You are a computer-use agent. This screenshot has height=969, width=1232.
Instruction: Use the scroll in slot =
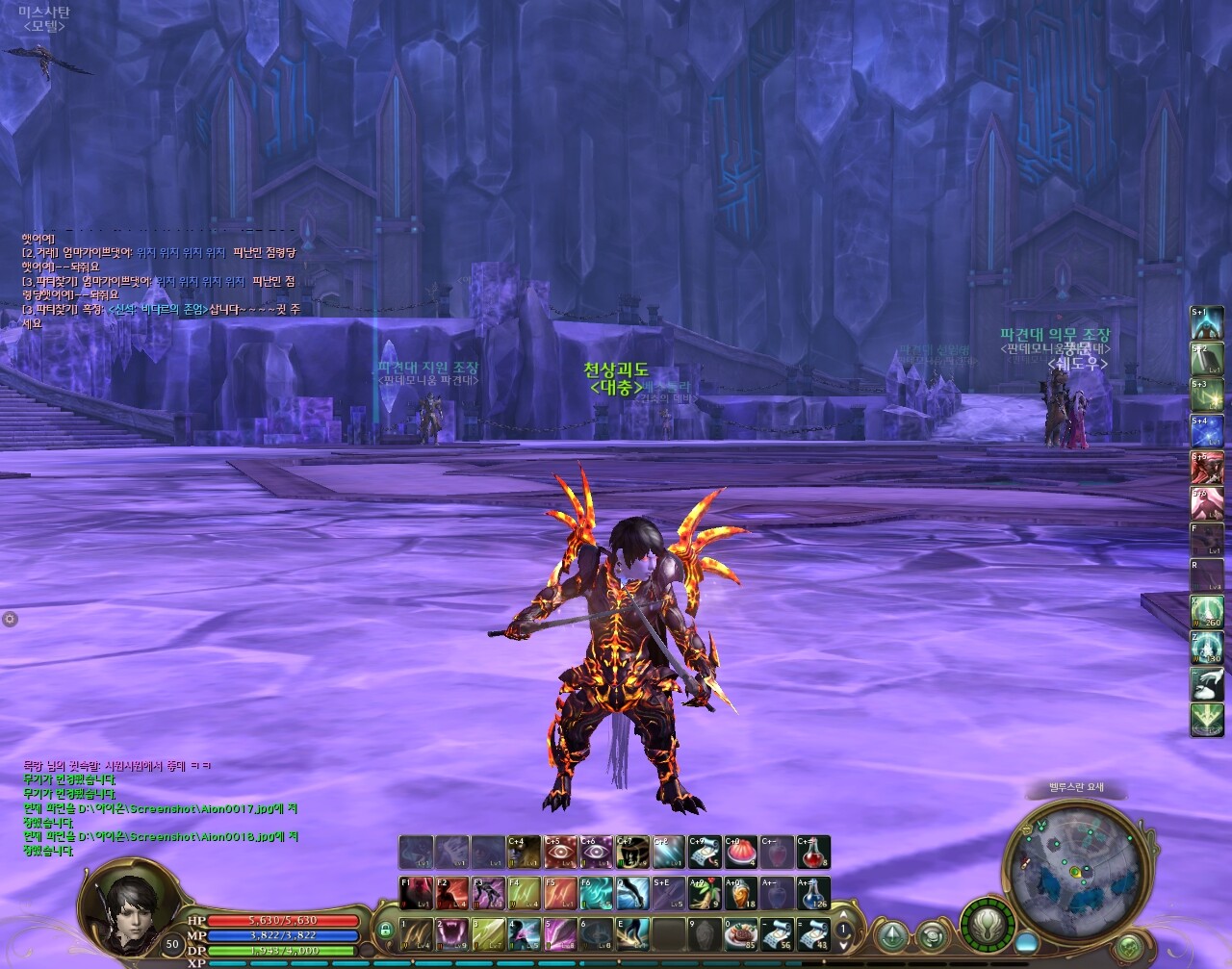tap(814, 933)
